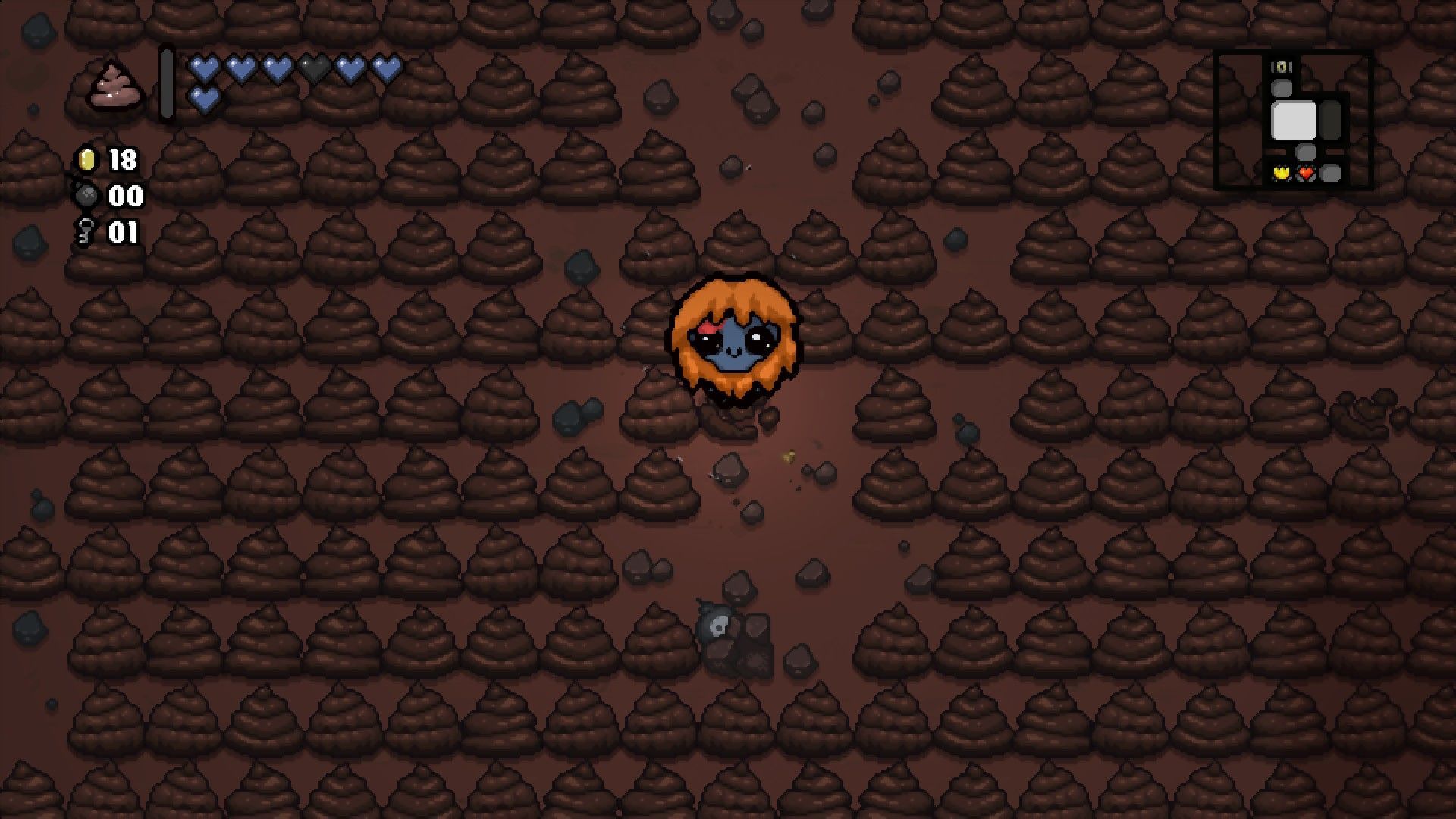Open the darkened unexplored room on minimap
This screenshot has height=819, width=1456.
point(1331,120)
